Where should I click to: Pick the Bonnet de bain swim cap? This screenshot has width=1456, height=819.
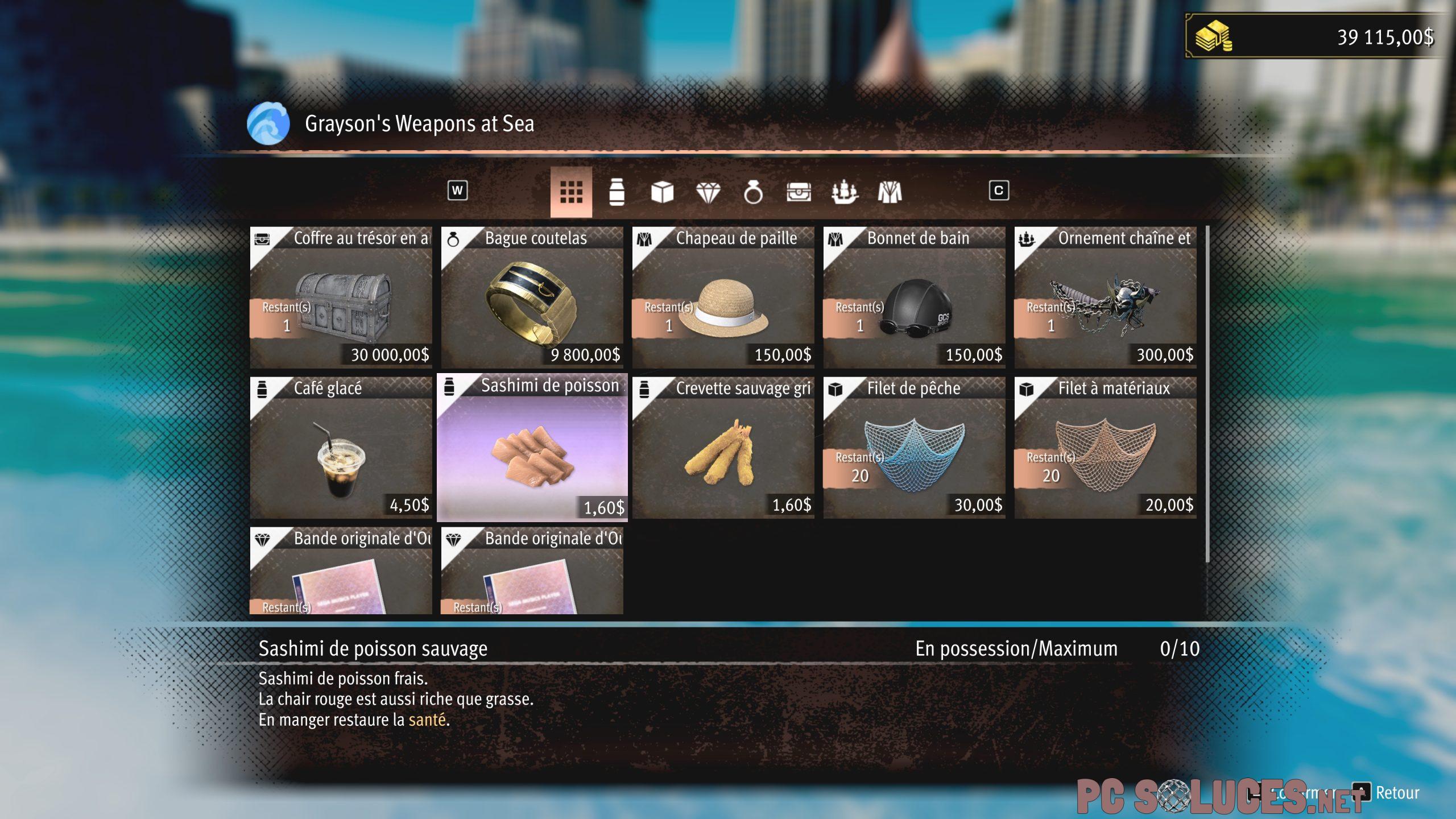[x=915, y=298]
